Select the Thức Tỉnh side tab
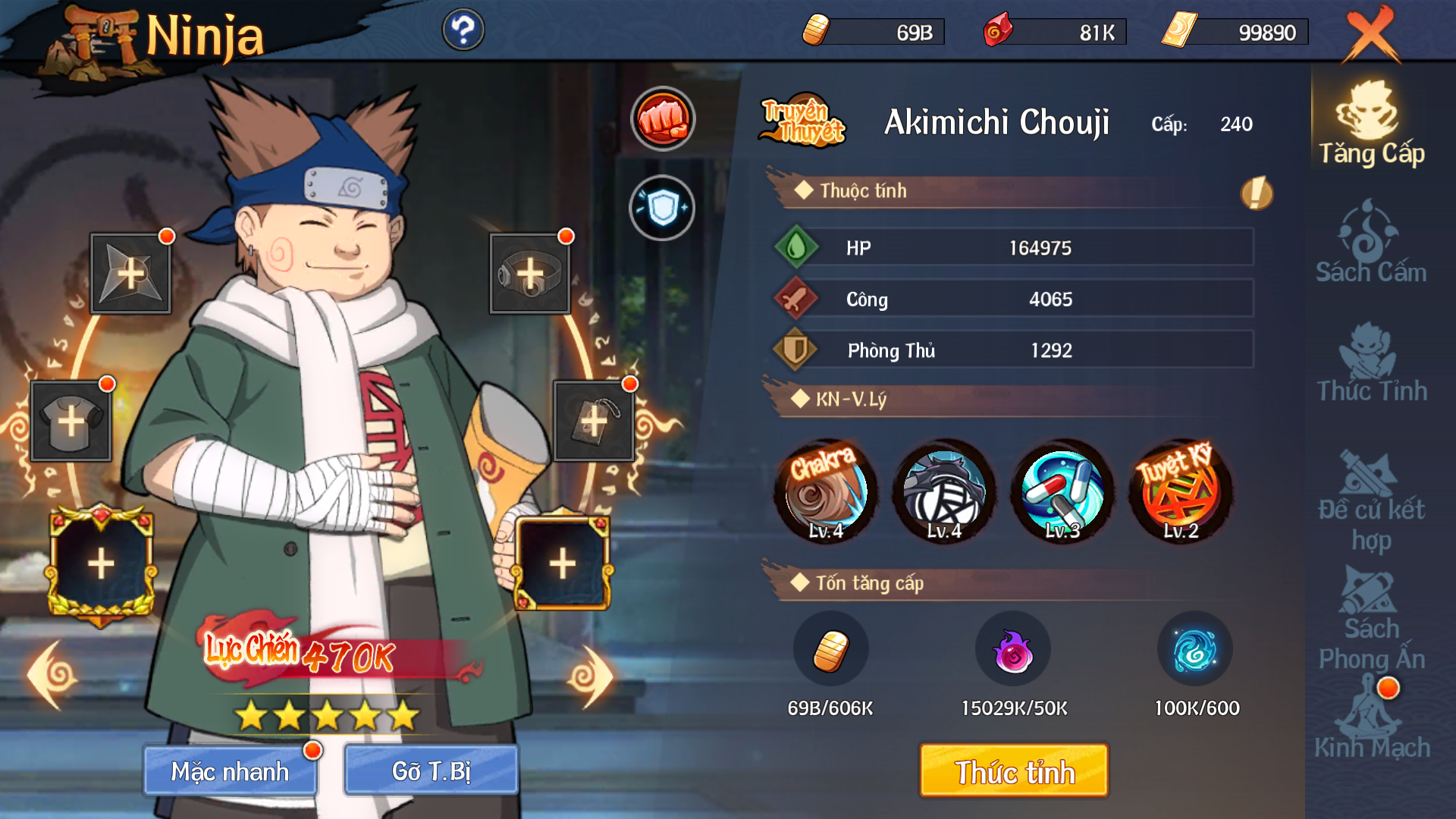This screenshot has height=819, width=1456. [1371, 362]
